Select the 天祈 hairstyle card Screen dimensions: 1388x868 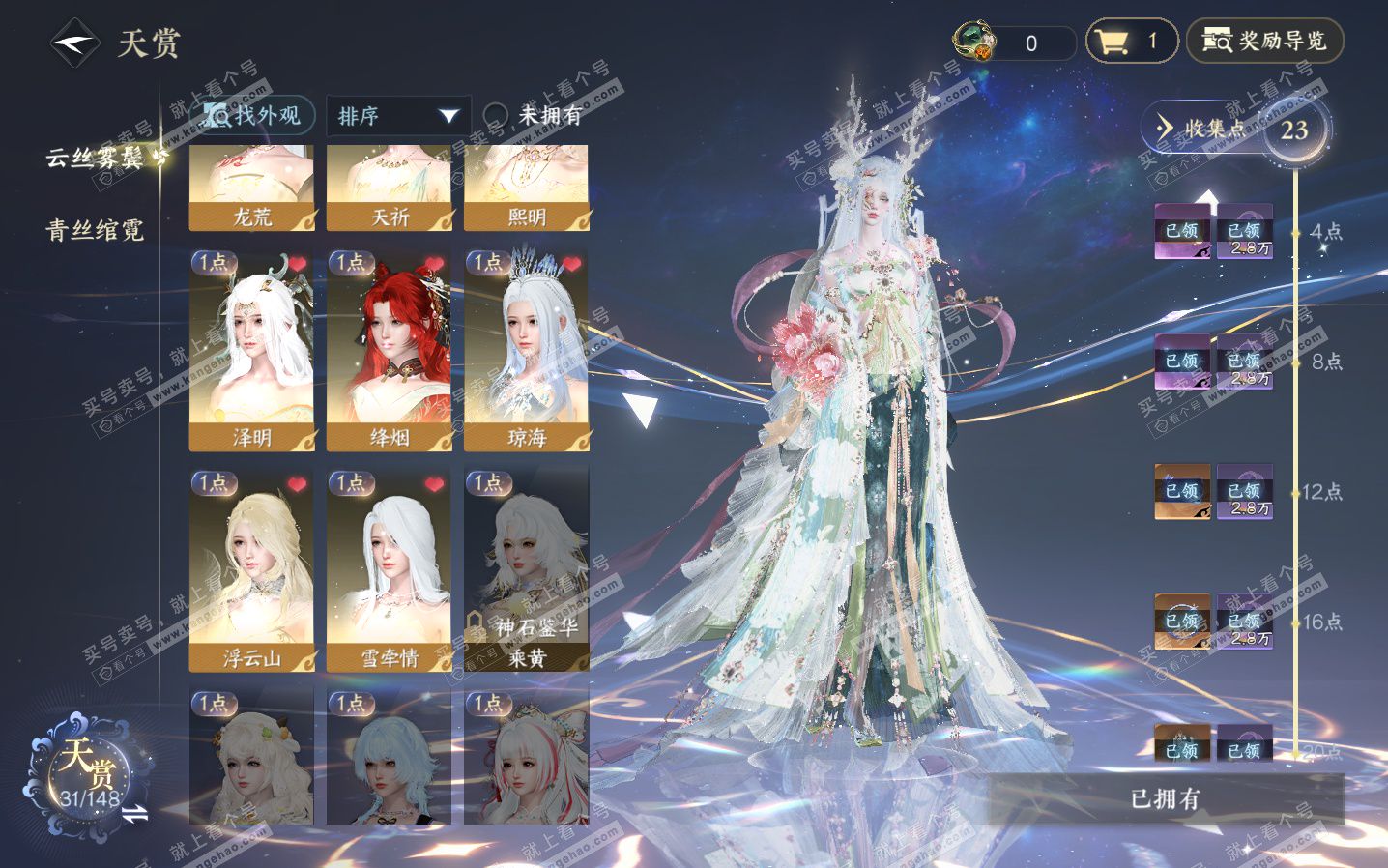pos(389,189)
